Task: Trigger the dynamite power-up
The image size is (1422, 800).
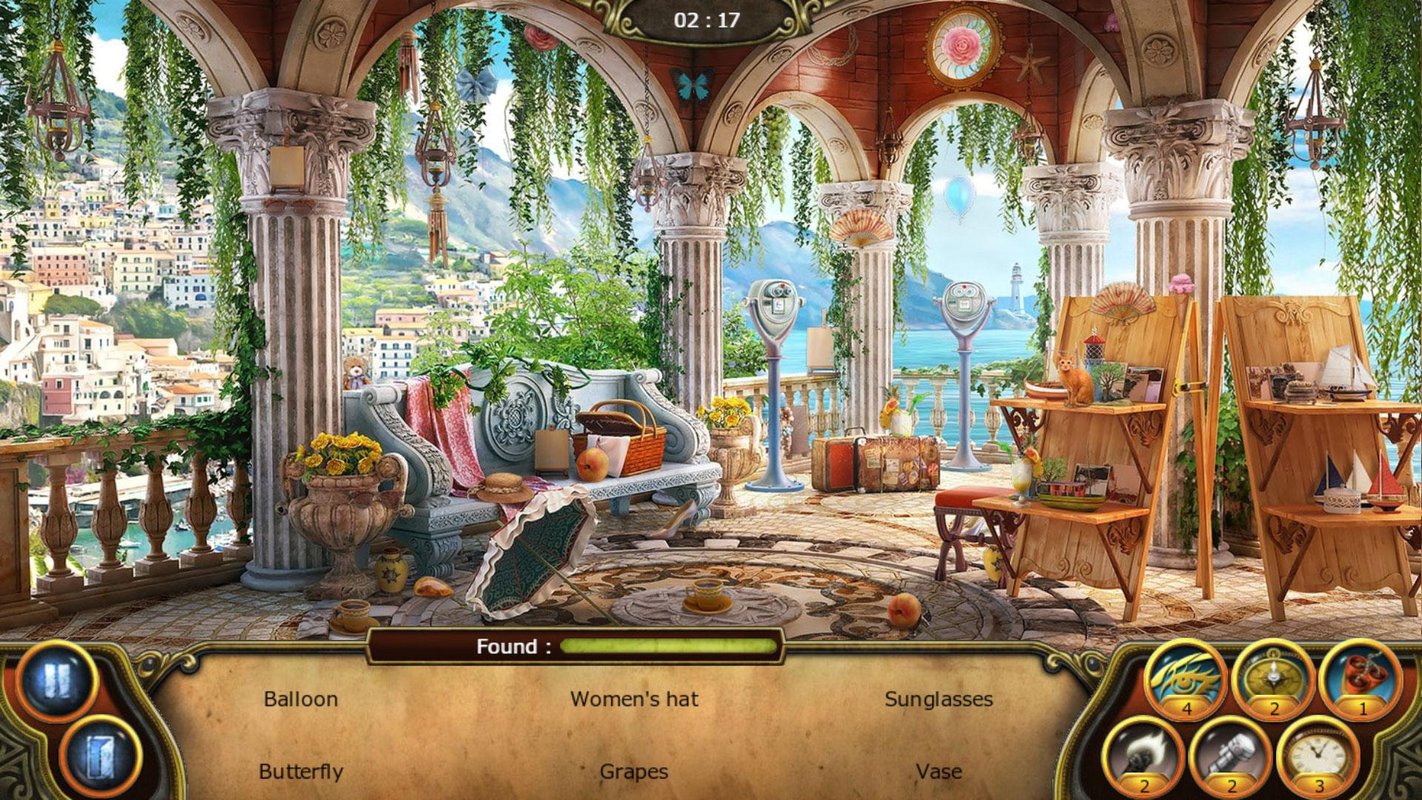Action: (x=1360, y=679)
